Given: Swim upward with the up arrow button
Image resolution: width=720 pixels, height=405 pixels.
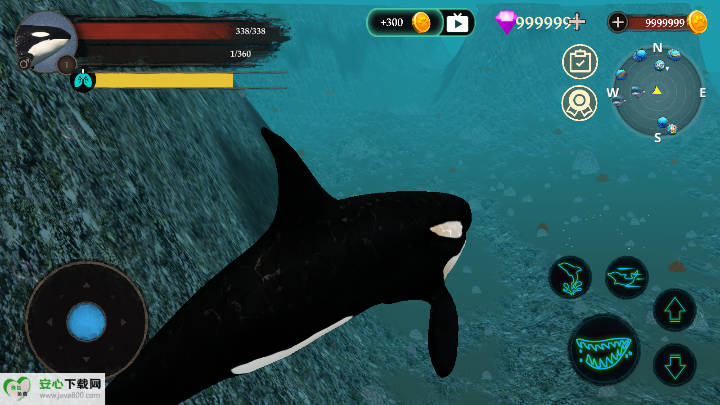Looking at the screenshot, I should click(x=674, y=310).
